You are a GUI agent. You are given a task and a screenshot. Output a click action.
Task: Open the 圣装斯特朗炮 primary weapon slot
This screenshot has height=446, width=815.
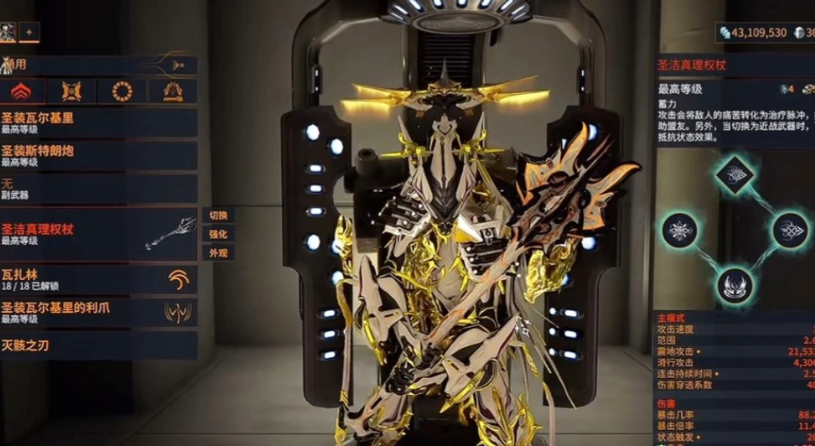98,154
